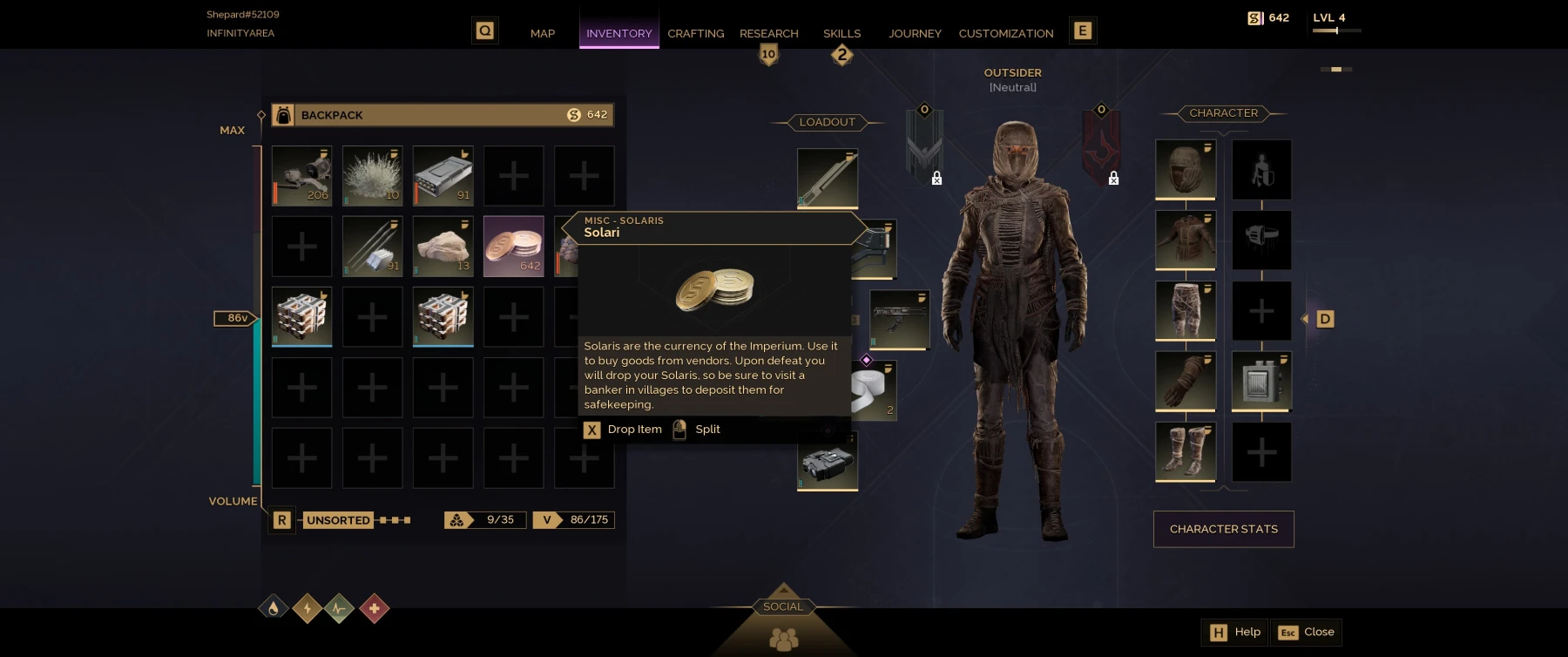The height and width of the screenshot is (657, 1568).
Task: Drop the Solari item
Action: (x=624, y=430)
